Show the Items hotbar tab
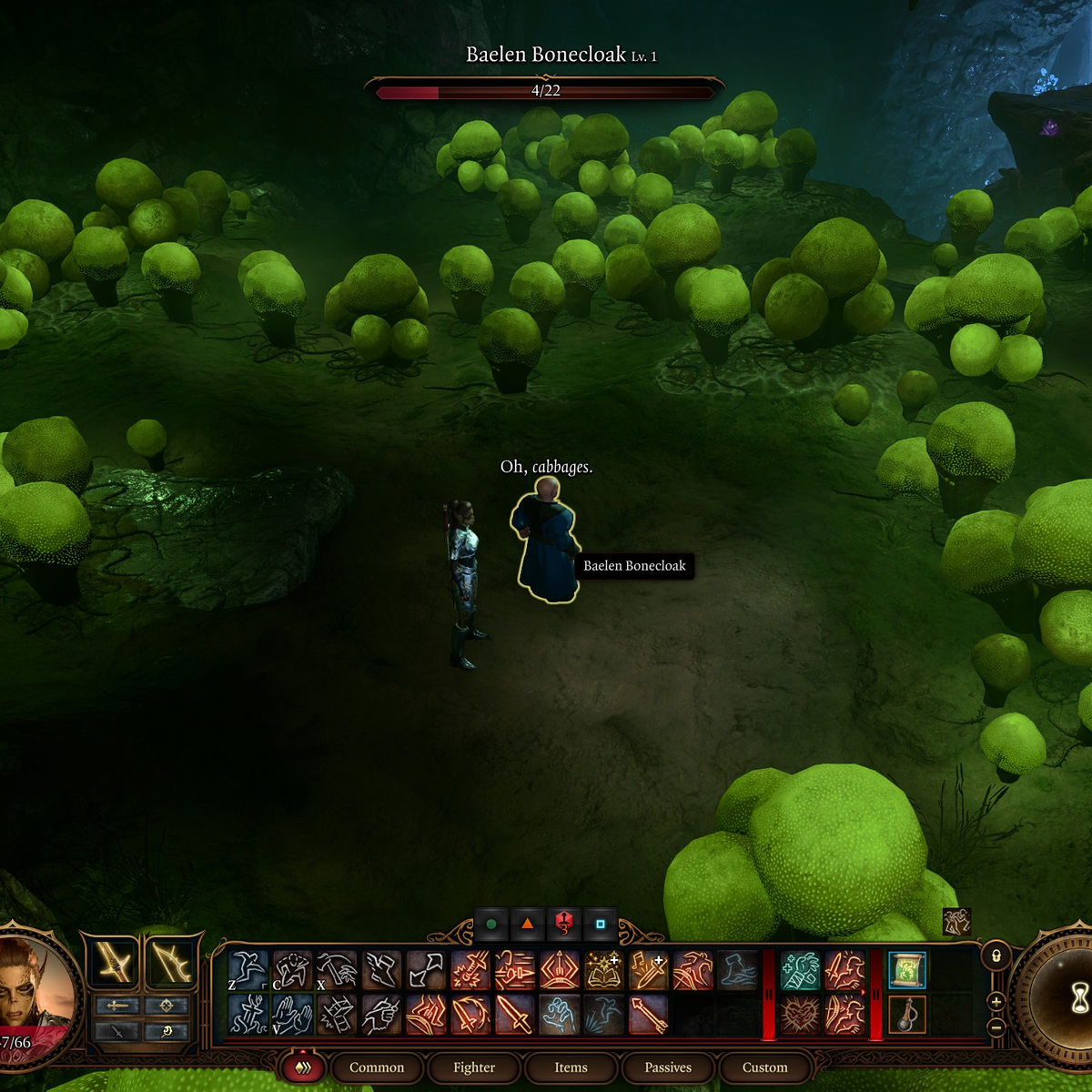The image size is (1092, 1092). [x=571, y=1067]
